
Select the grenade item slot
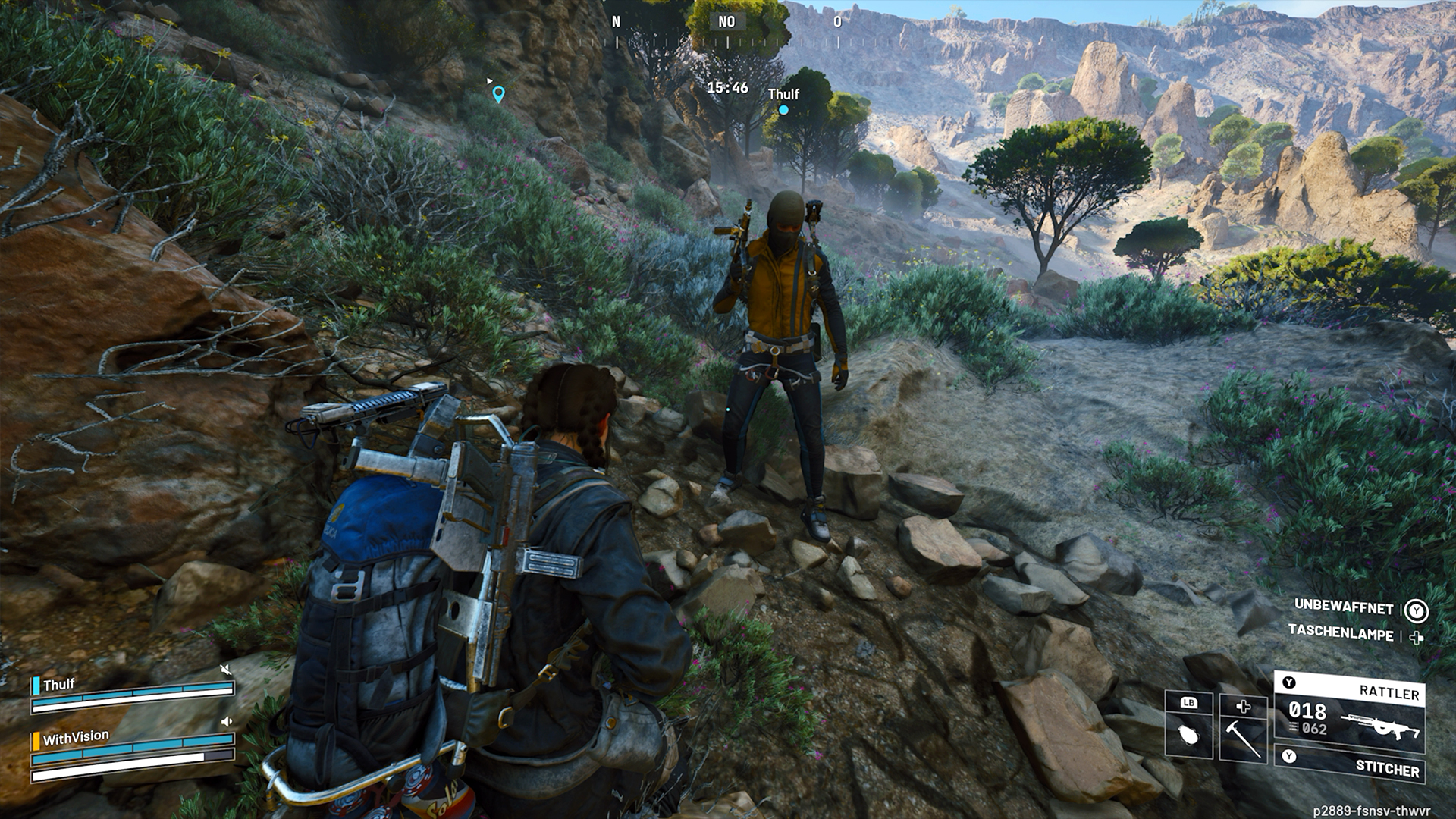tap(1188, 726)
